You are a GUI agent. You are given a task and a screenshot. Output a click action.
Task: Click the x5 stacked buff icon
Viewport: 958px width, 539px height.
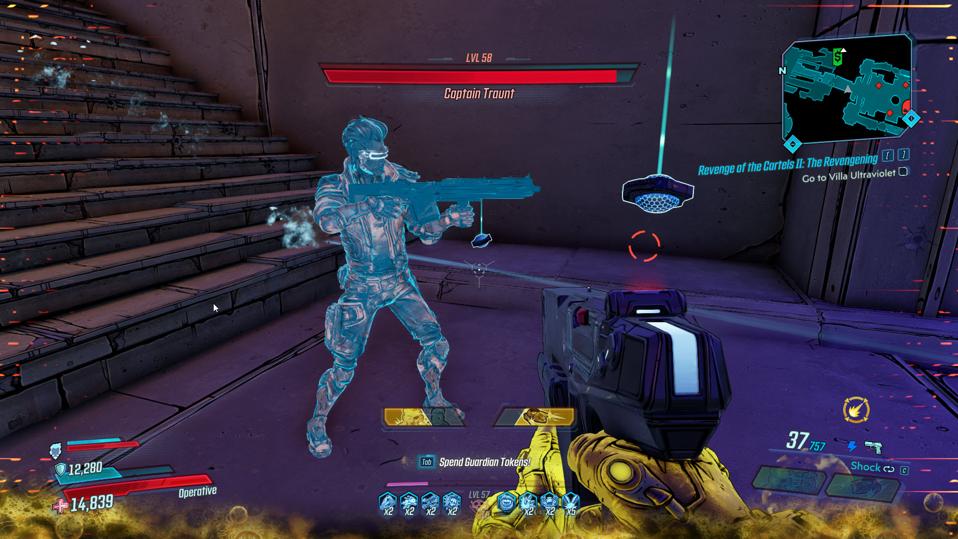click(x=571, y=502)
